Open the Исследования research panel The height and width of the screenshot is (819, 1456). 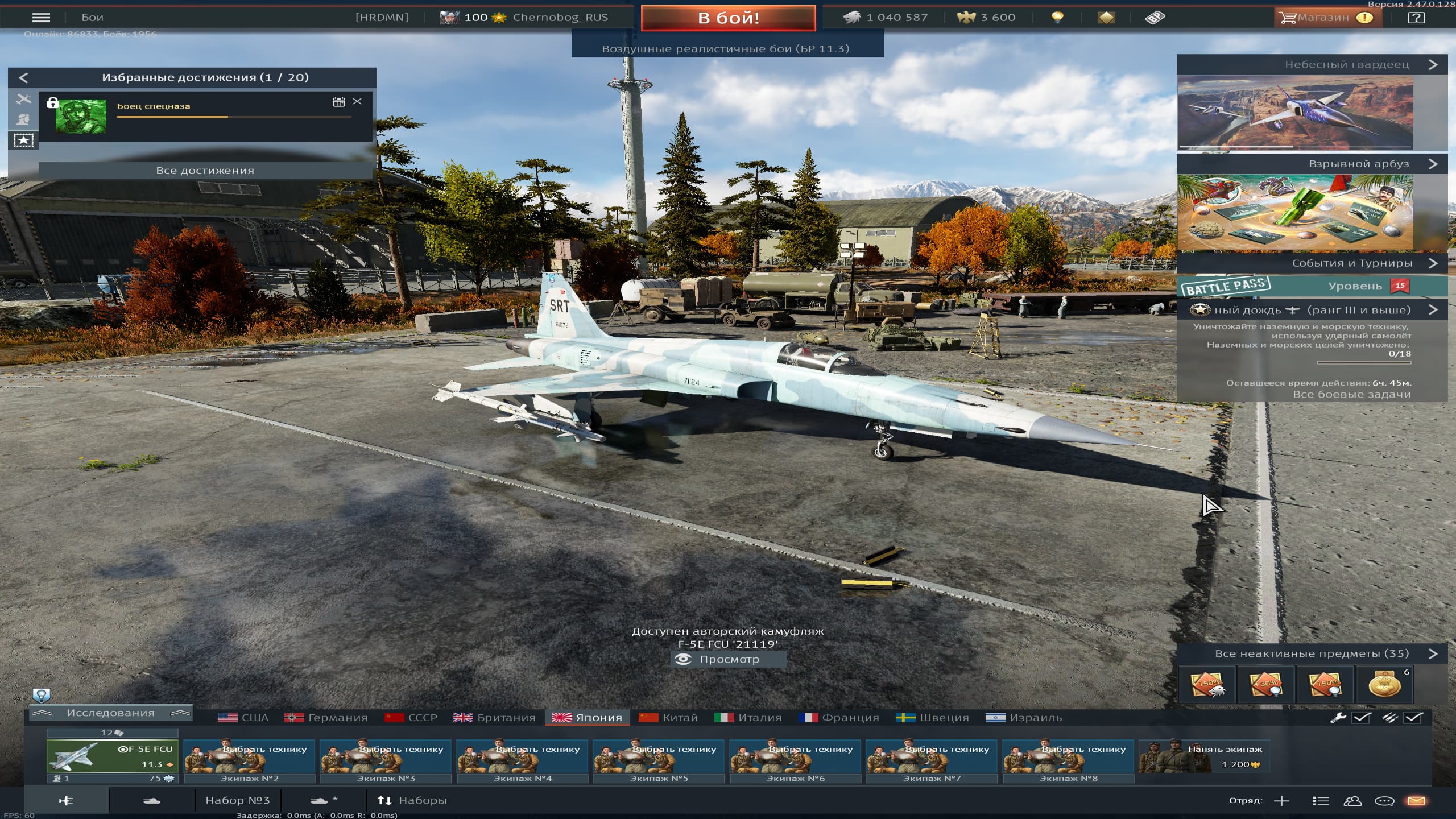(x=110, y=713)
